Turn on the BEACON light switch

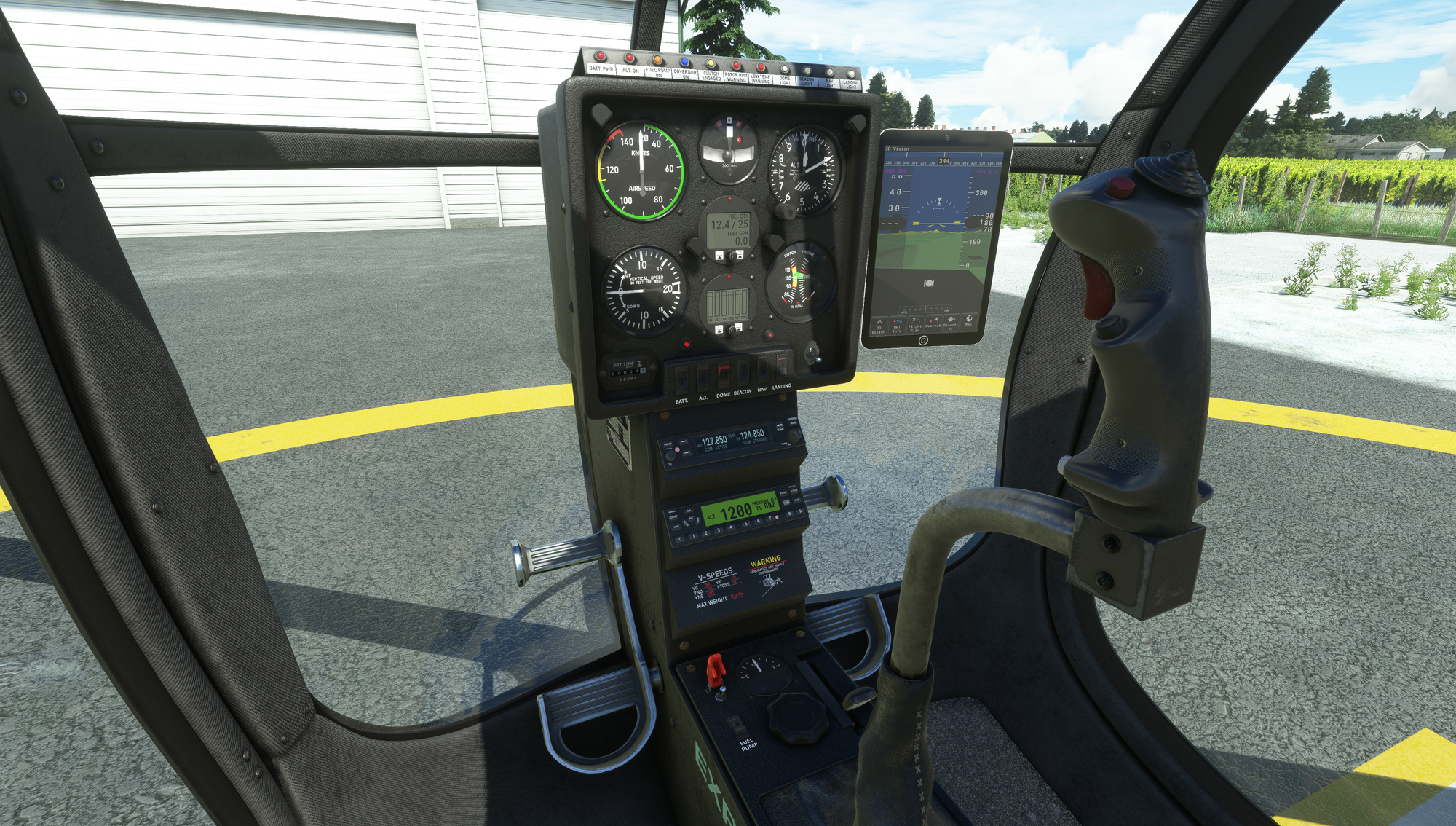tap(743, 371)
